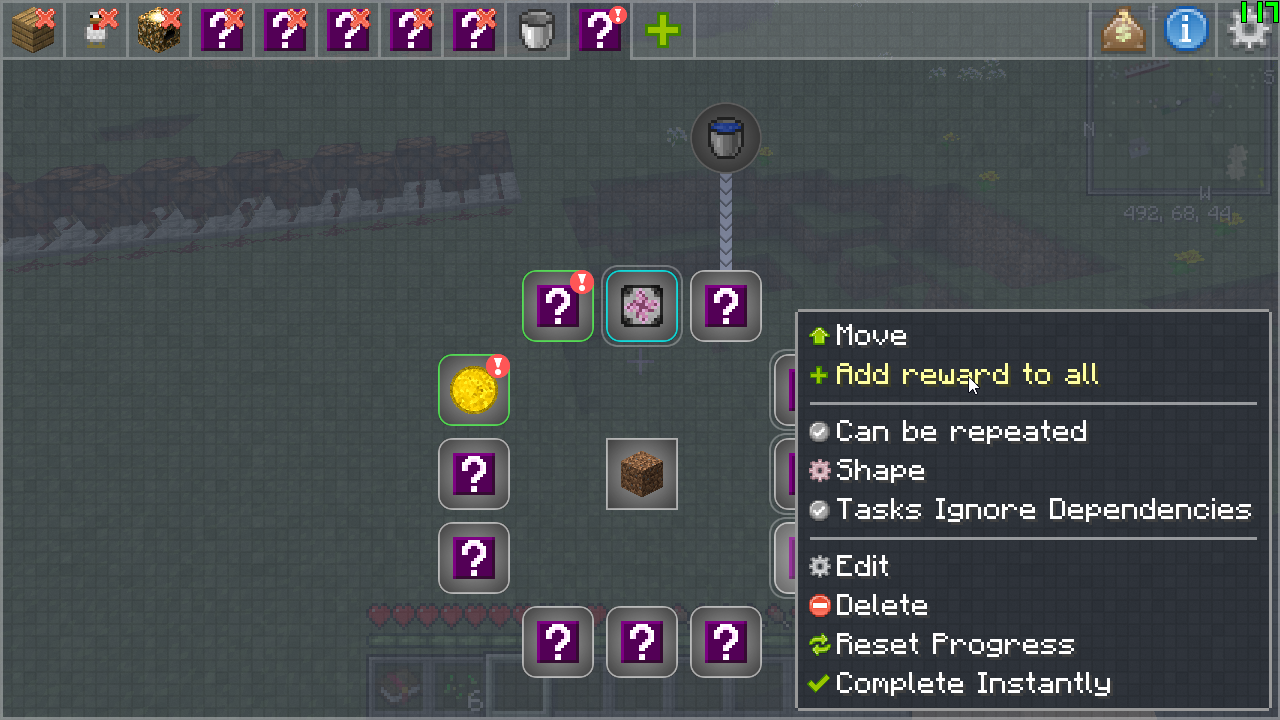This screenshot has width=1280, height=720.
Task: Open the yellow orb quest node
Action: [474, 390]
